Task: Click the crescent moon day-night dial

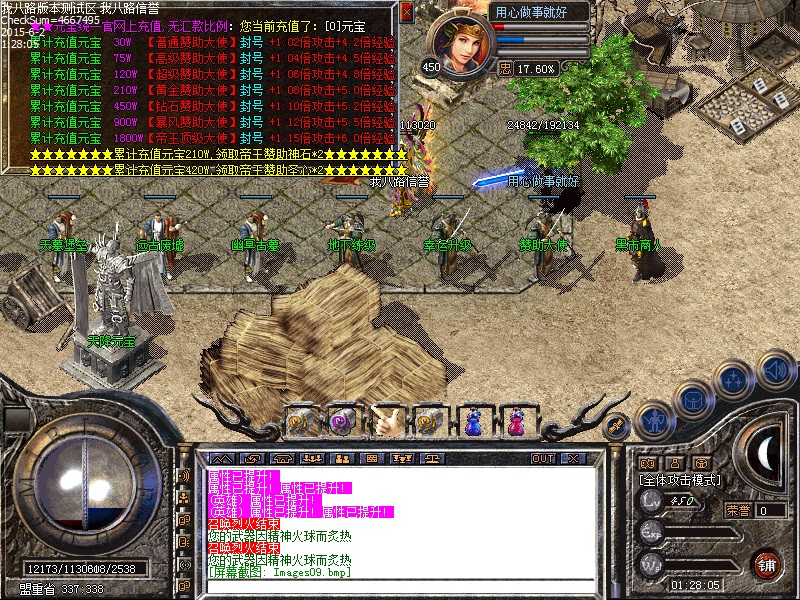Action: tap(765, 455)
